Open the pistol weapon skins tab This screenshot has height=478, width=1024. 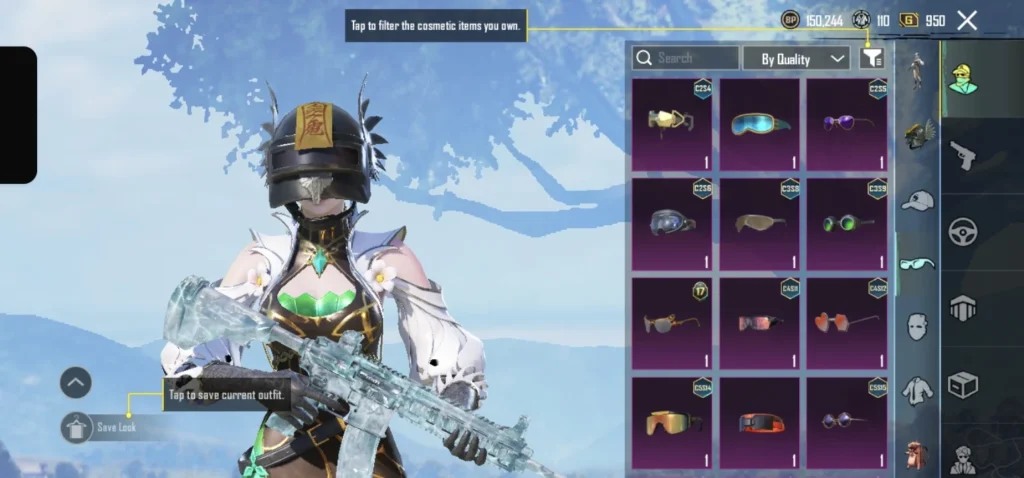962,155
